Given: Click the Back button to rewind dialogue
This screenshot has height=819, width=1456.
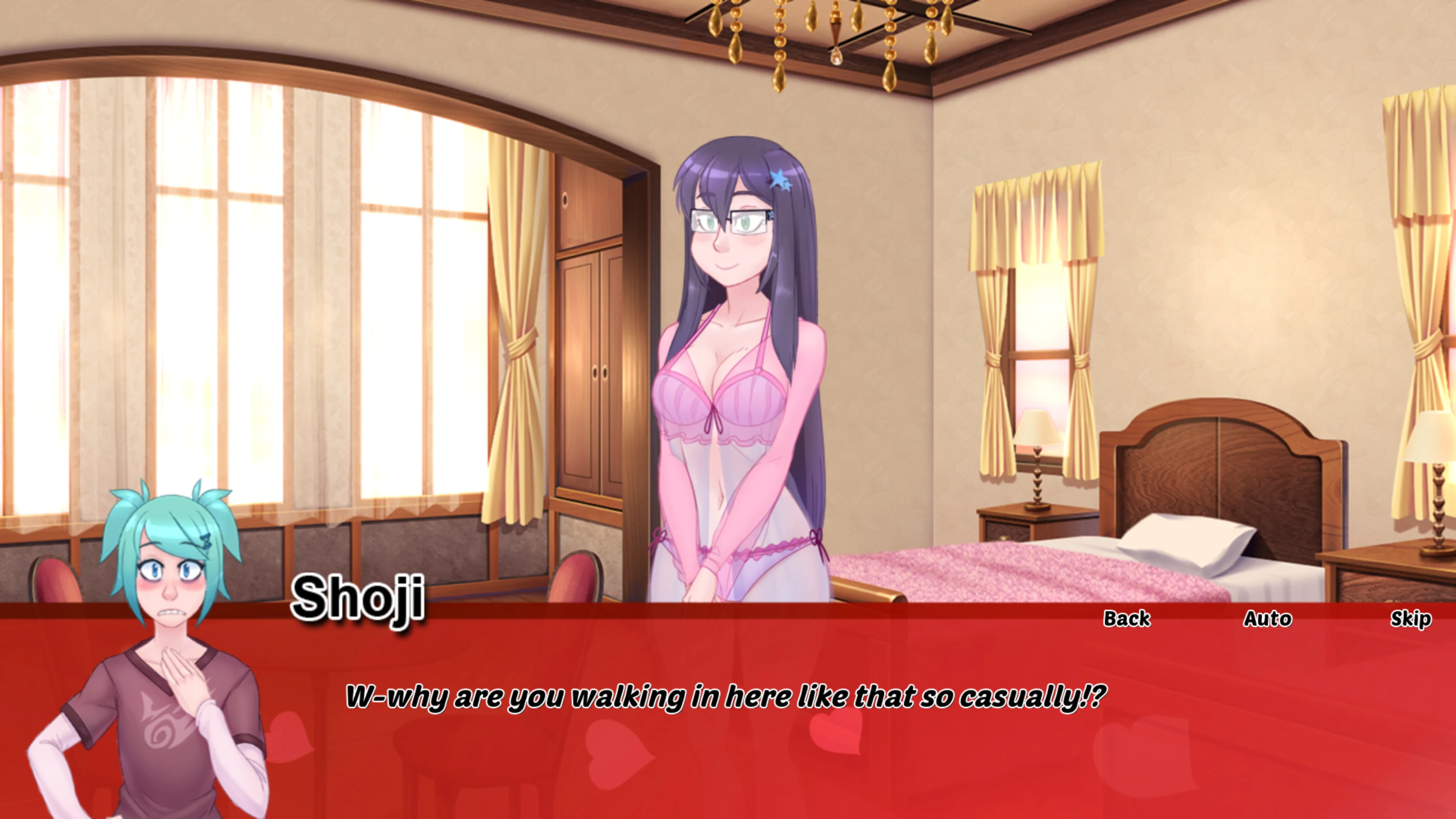Looking at the screenshot, I should pos(1129,620).
